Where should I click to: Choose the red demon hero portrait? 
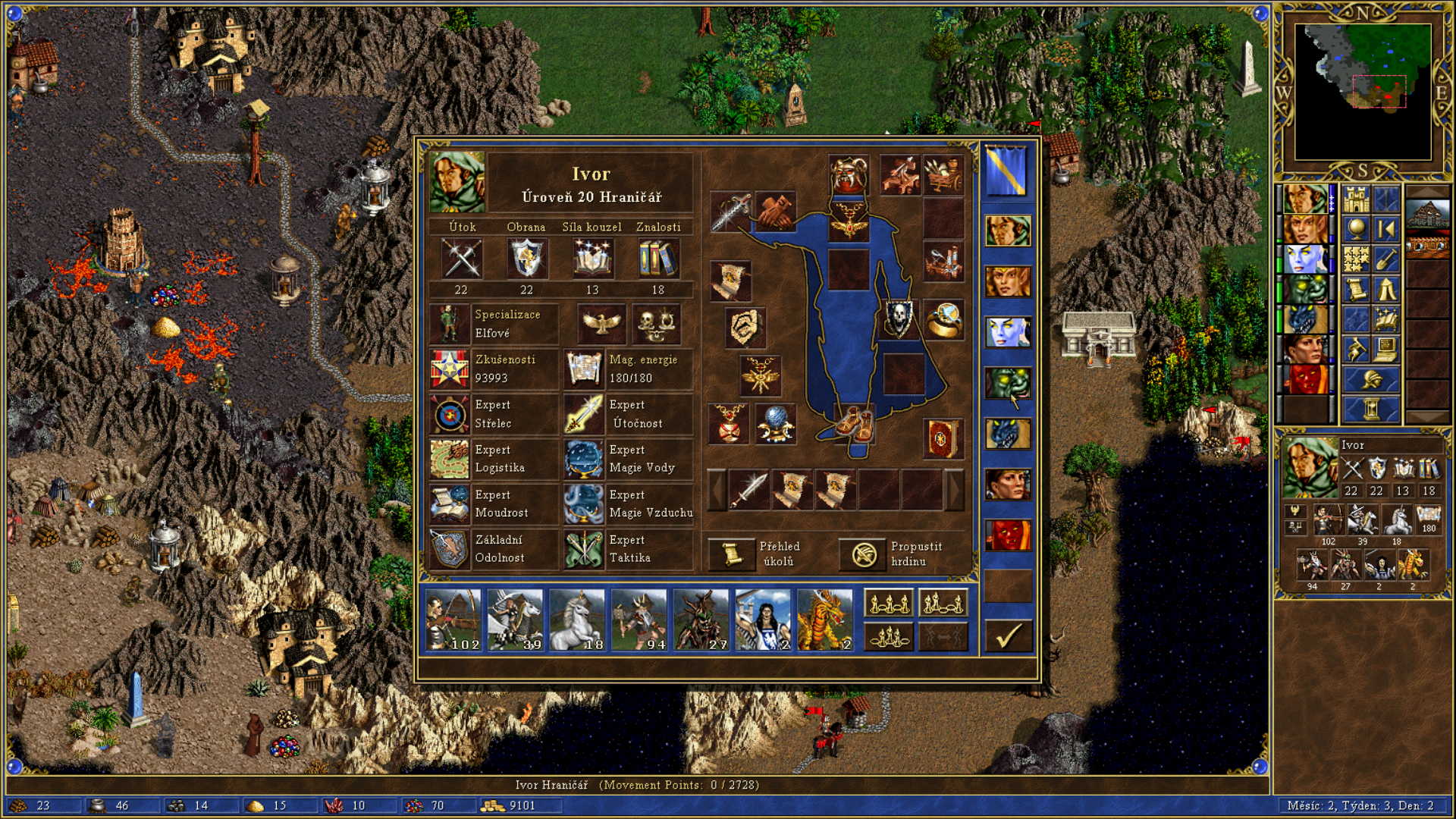pos(1008,535)
